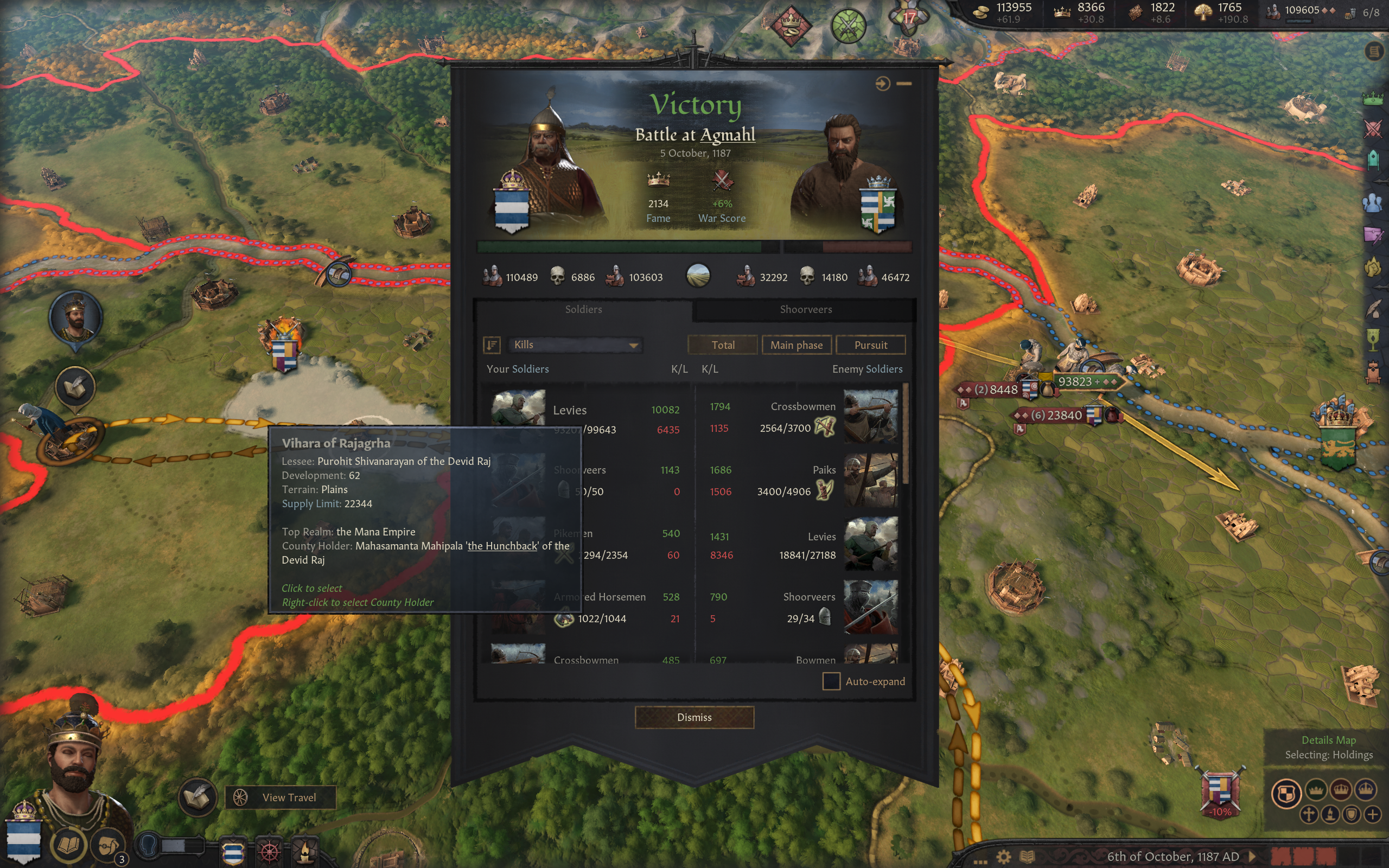Open the Soldiers tab
1389x868 pixels.
(x=583, y=309)
